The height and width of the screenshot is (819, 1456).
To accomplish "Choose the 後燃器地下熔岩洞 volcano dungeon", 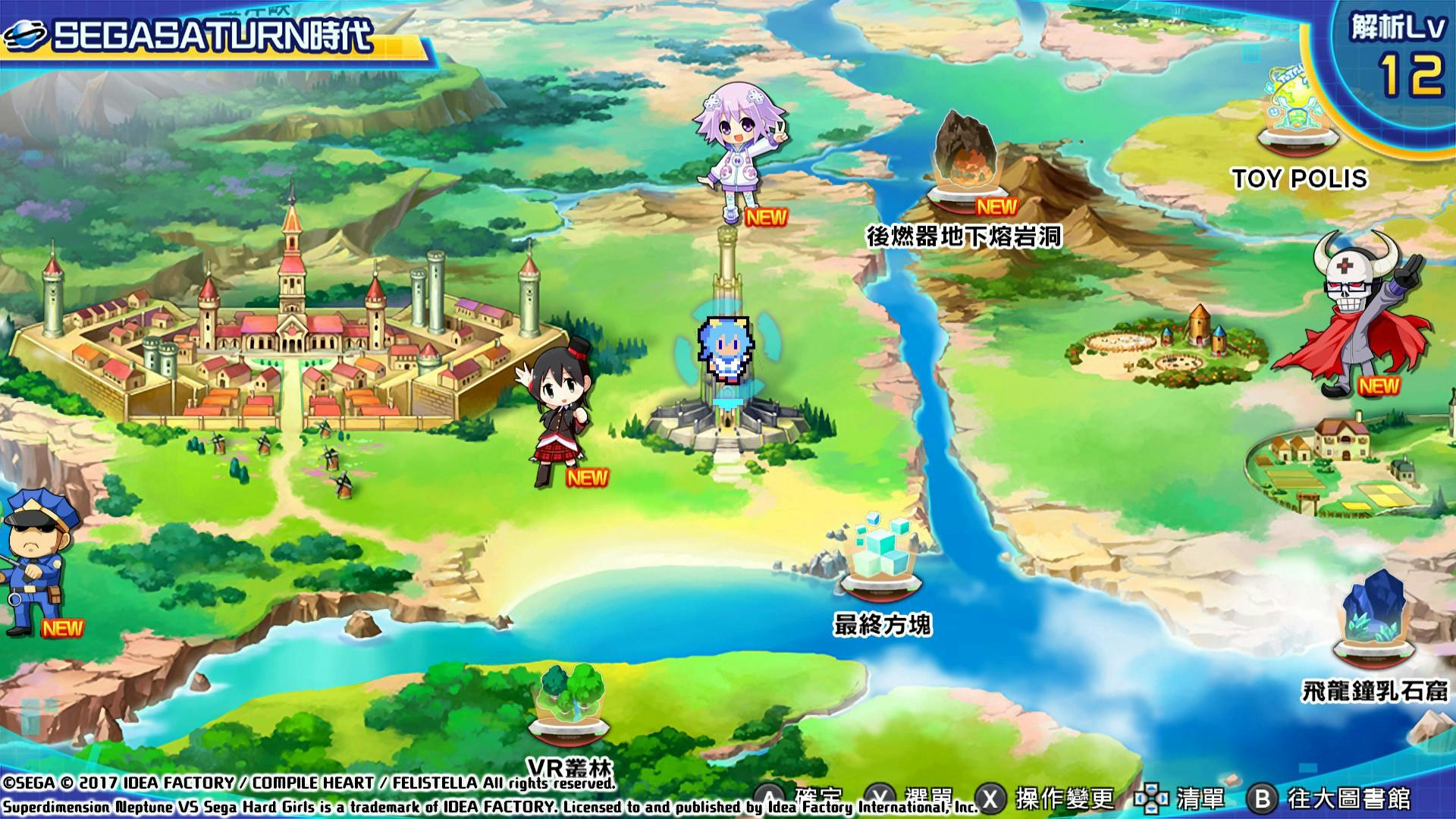I will [x=965, y=167].
